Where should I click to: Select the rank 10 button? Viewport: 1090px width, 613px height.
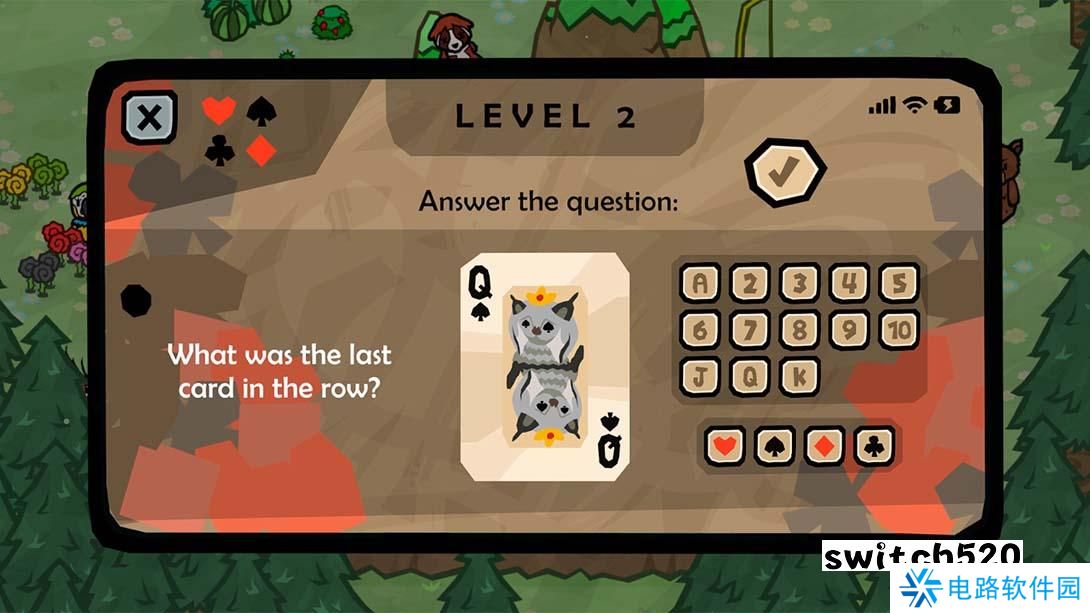[898, 330]
